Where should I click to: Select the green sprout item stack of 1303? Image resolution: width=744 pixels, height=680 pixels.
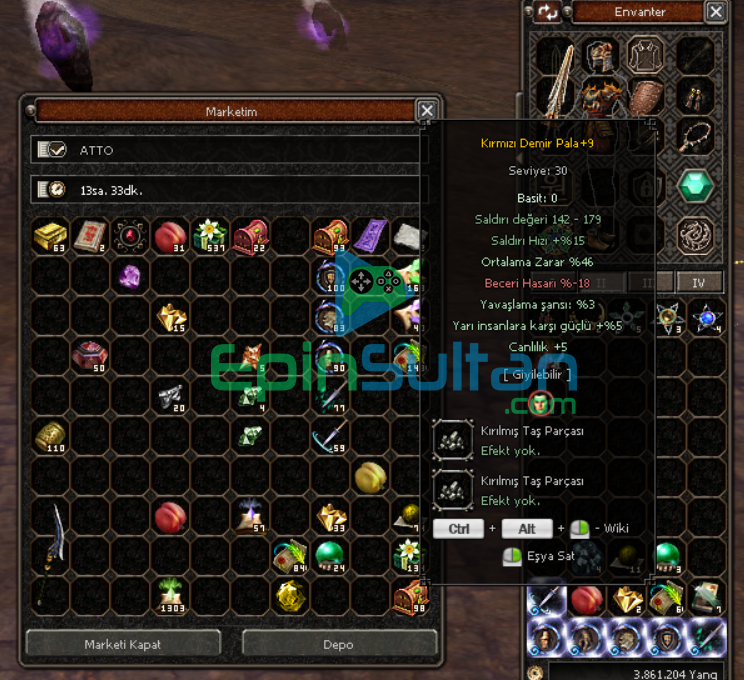coord(170,595)
